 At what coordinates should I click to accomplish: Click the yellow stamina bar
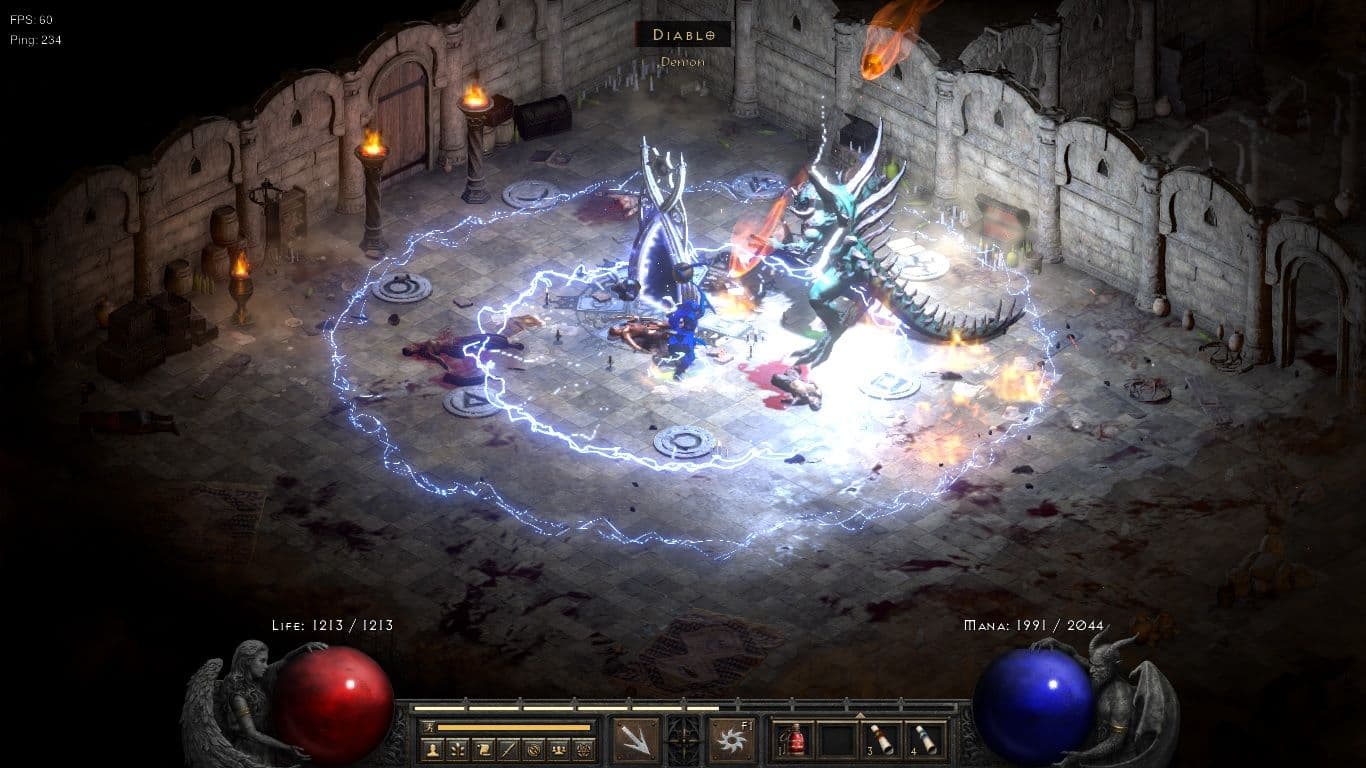coord(514,727)
